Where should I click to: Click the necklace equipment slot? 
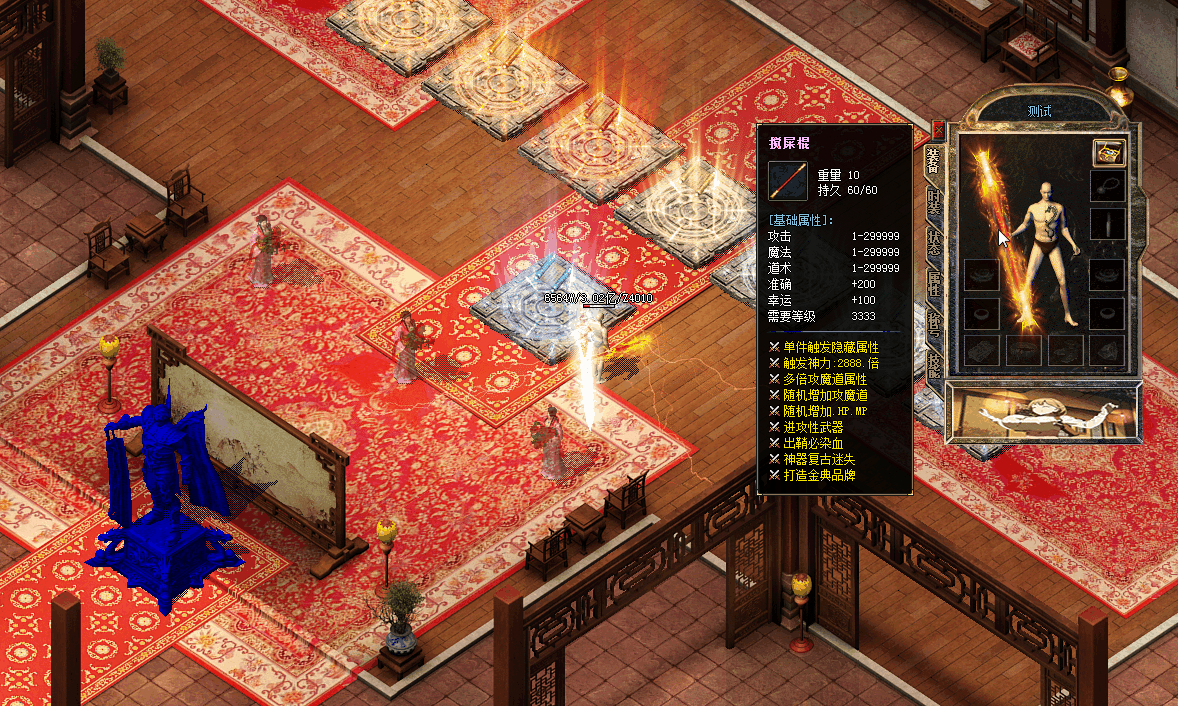1107,186
